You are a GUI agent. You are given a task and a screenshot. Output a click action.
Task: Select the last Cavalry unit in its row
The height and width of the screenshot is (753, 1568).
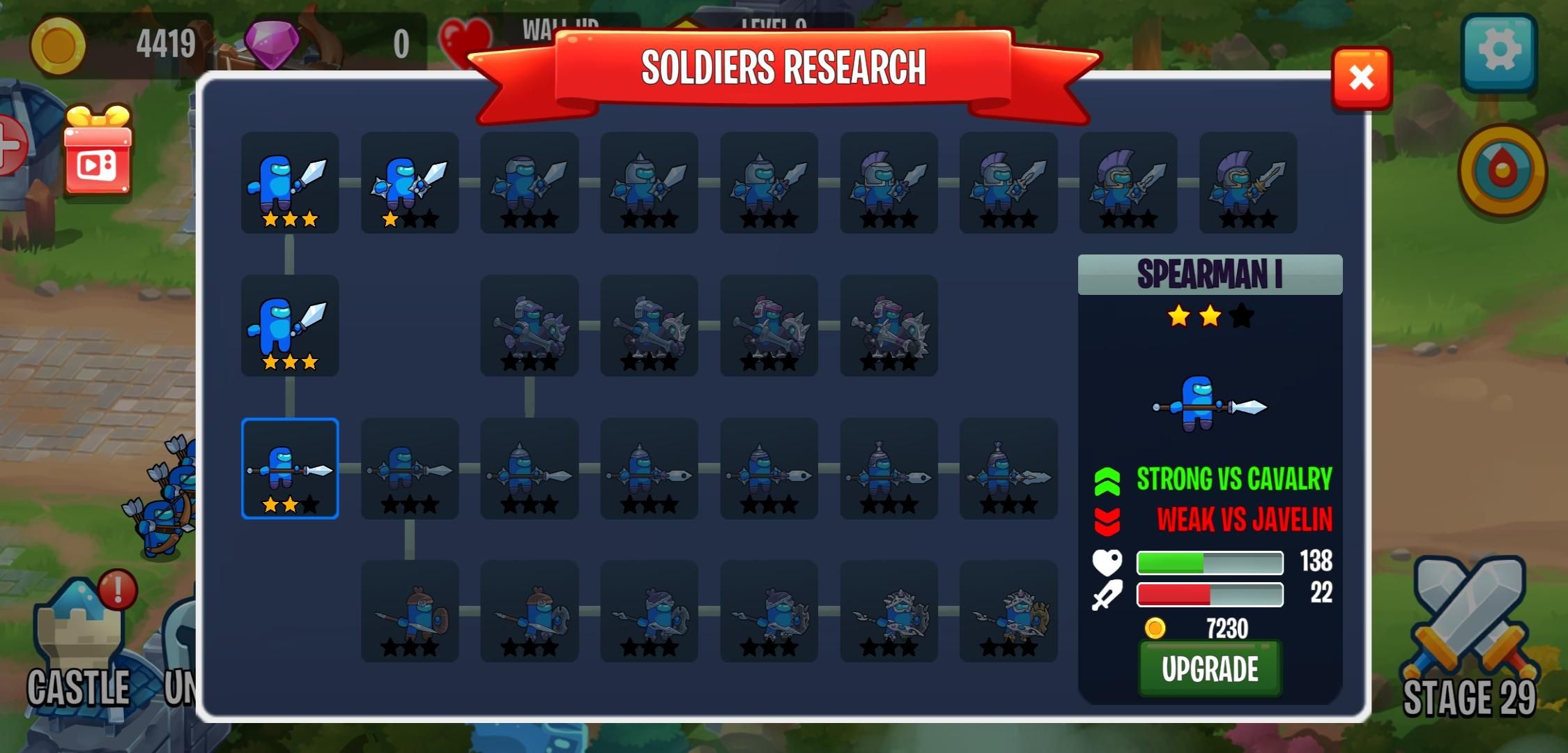point(888,328)
